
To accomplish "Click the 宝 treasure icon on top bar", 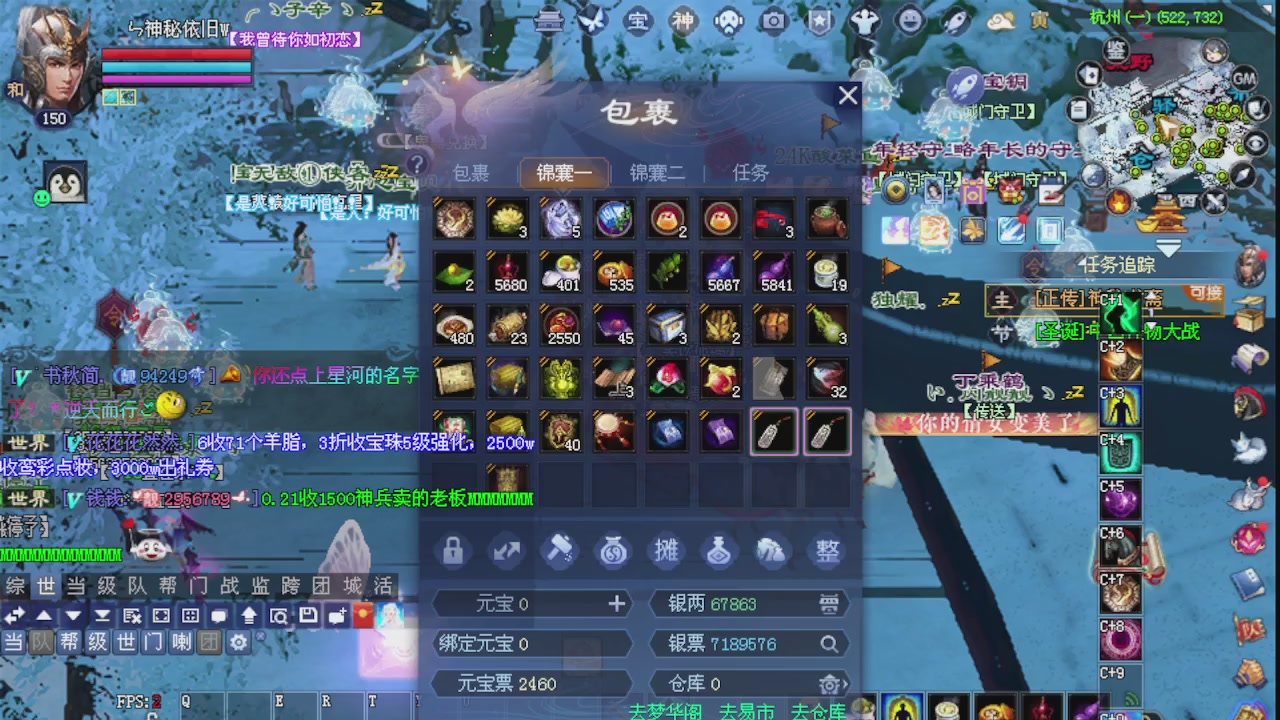I will point(637,20).
